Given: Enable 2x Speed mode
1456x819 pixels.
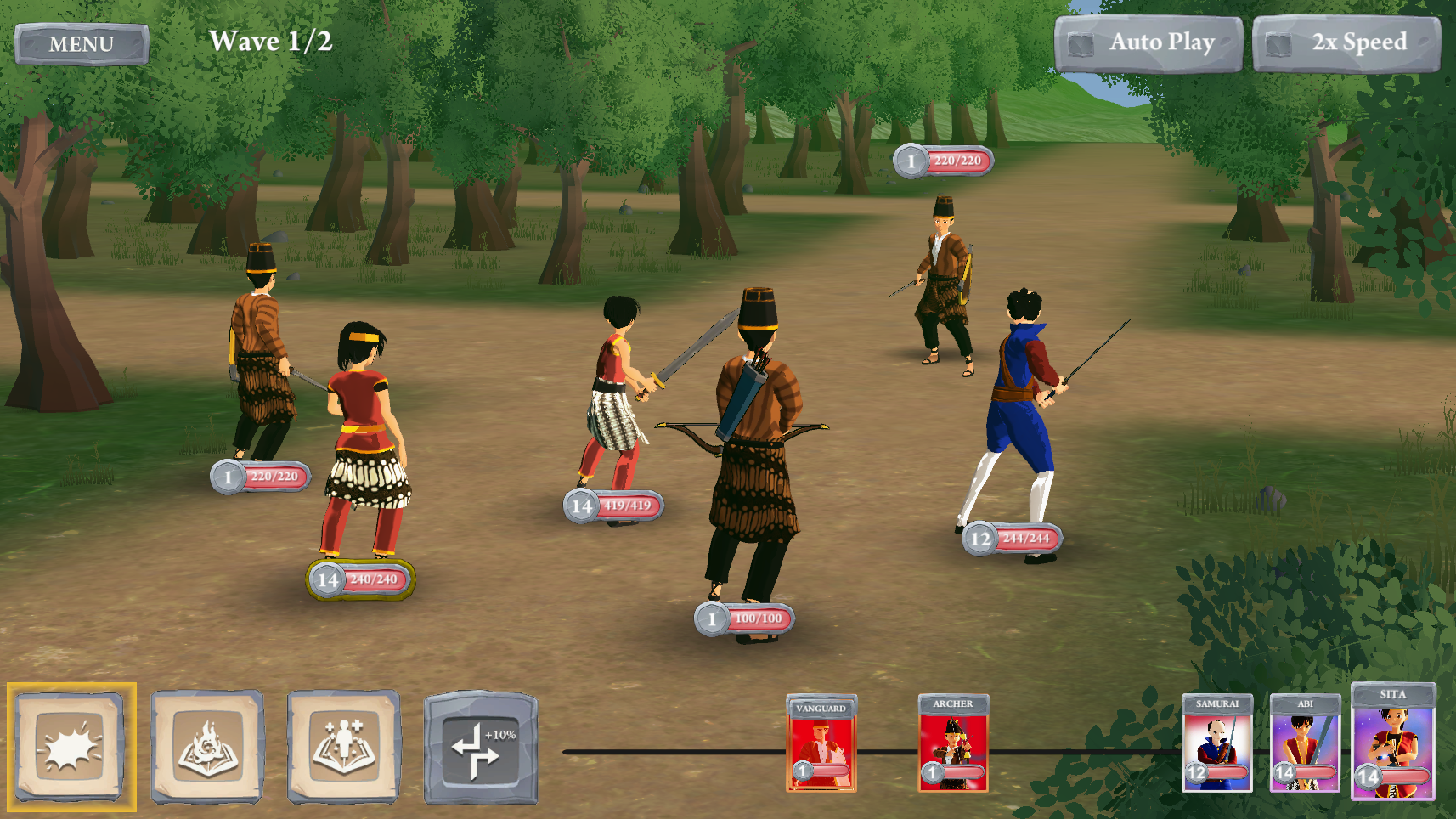Looking at the screenshot, I should click(x=1346, y=43).
